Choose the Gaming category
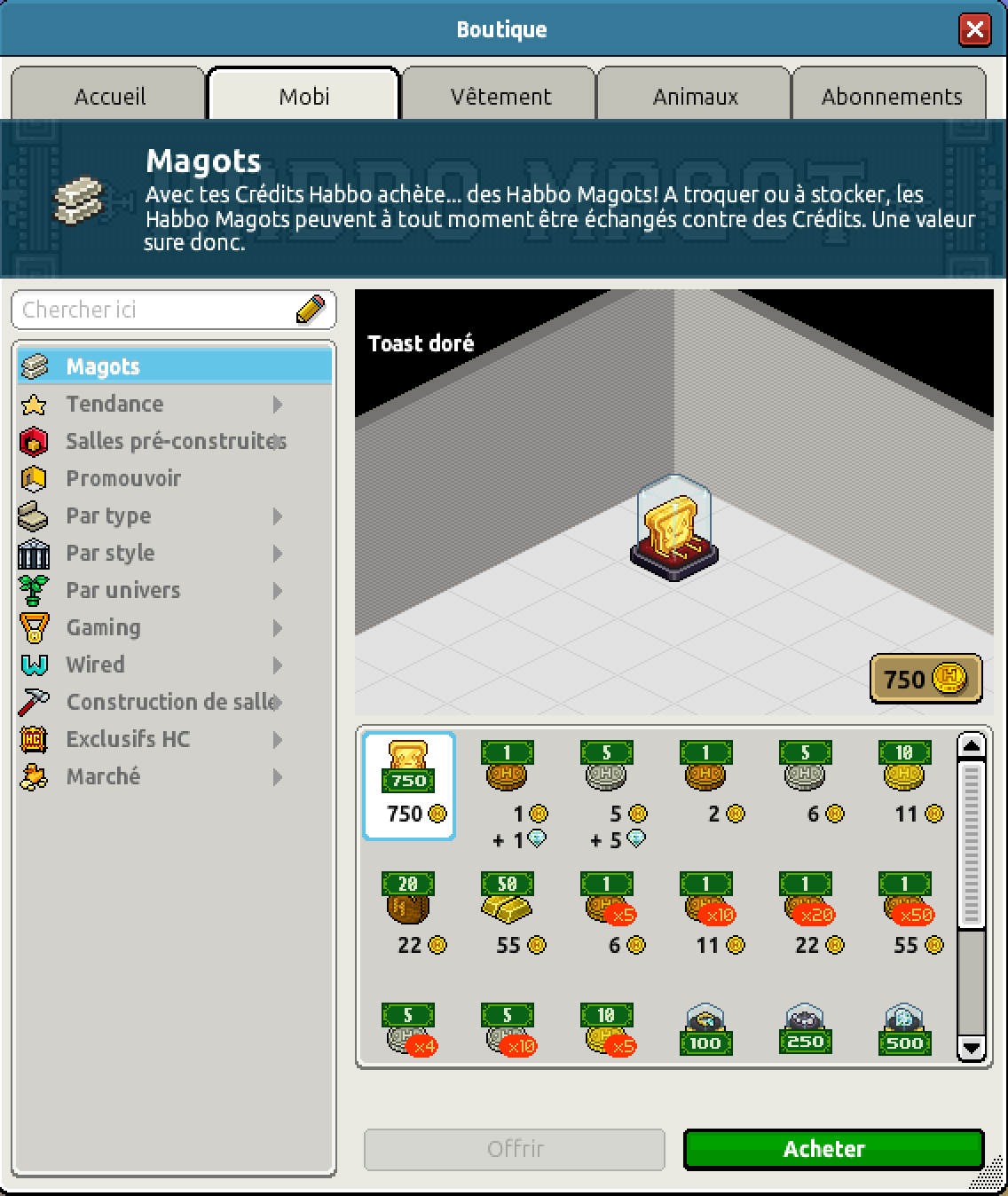Viewport: 1008px width, 1196px height. pyautogui.click(x=103, y=627)
